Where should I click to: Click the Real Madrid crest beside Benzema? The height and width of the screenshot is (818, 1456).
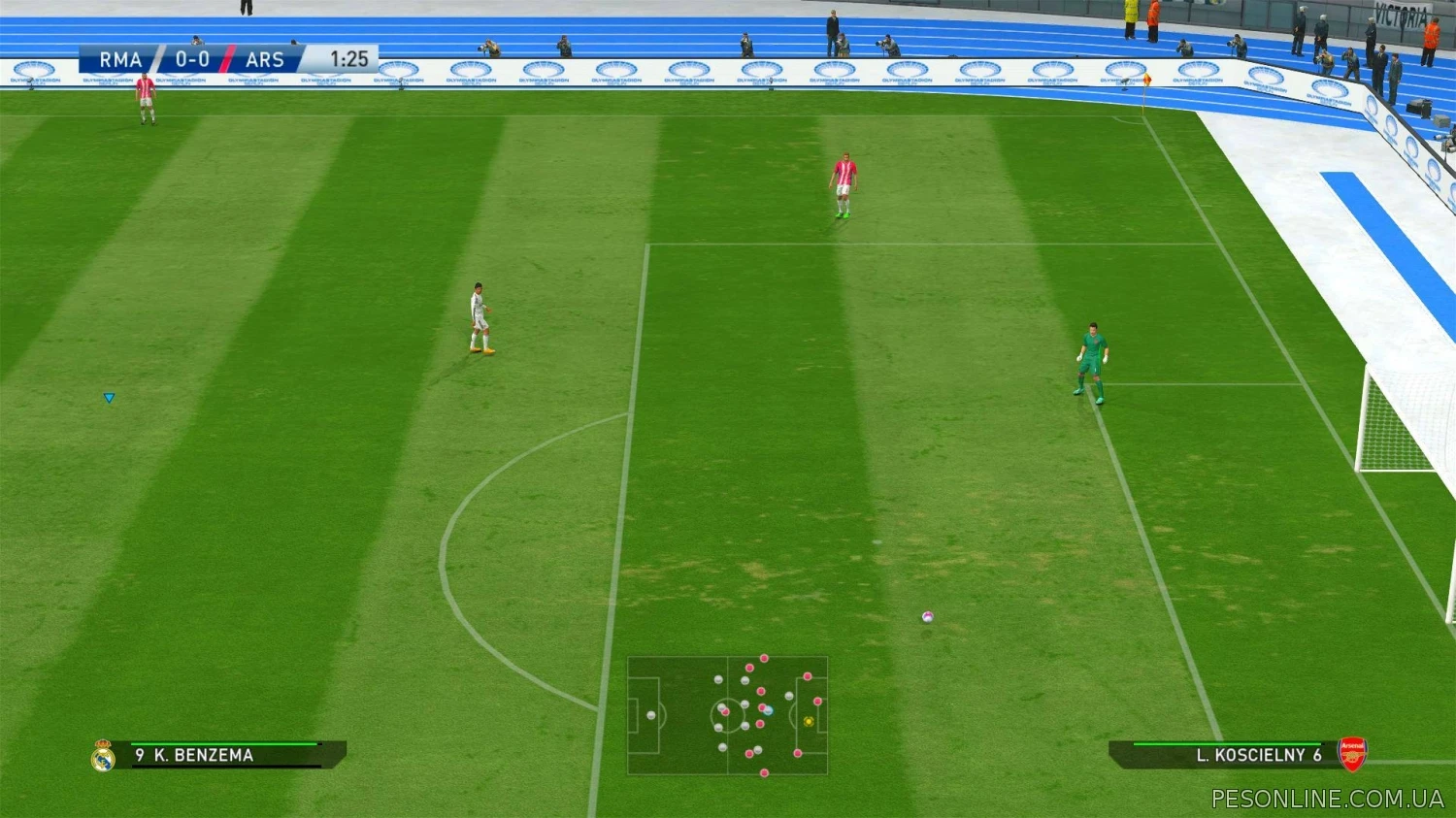point(102,755)
